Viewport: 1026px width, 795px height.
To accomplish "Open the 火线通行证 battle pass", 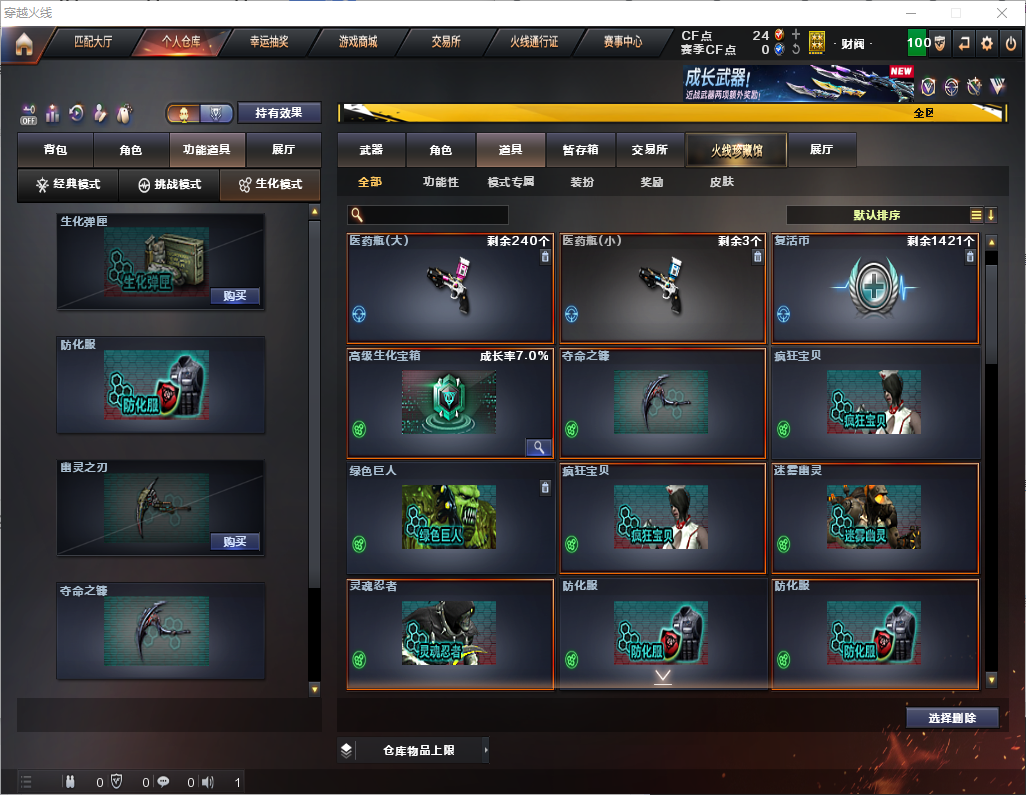I will (534, 42).
